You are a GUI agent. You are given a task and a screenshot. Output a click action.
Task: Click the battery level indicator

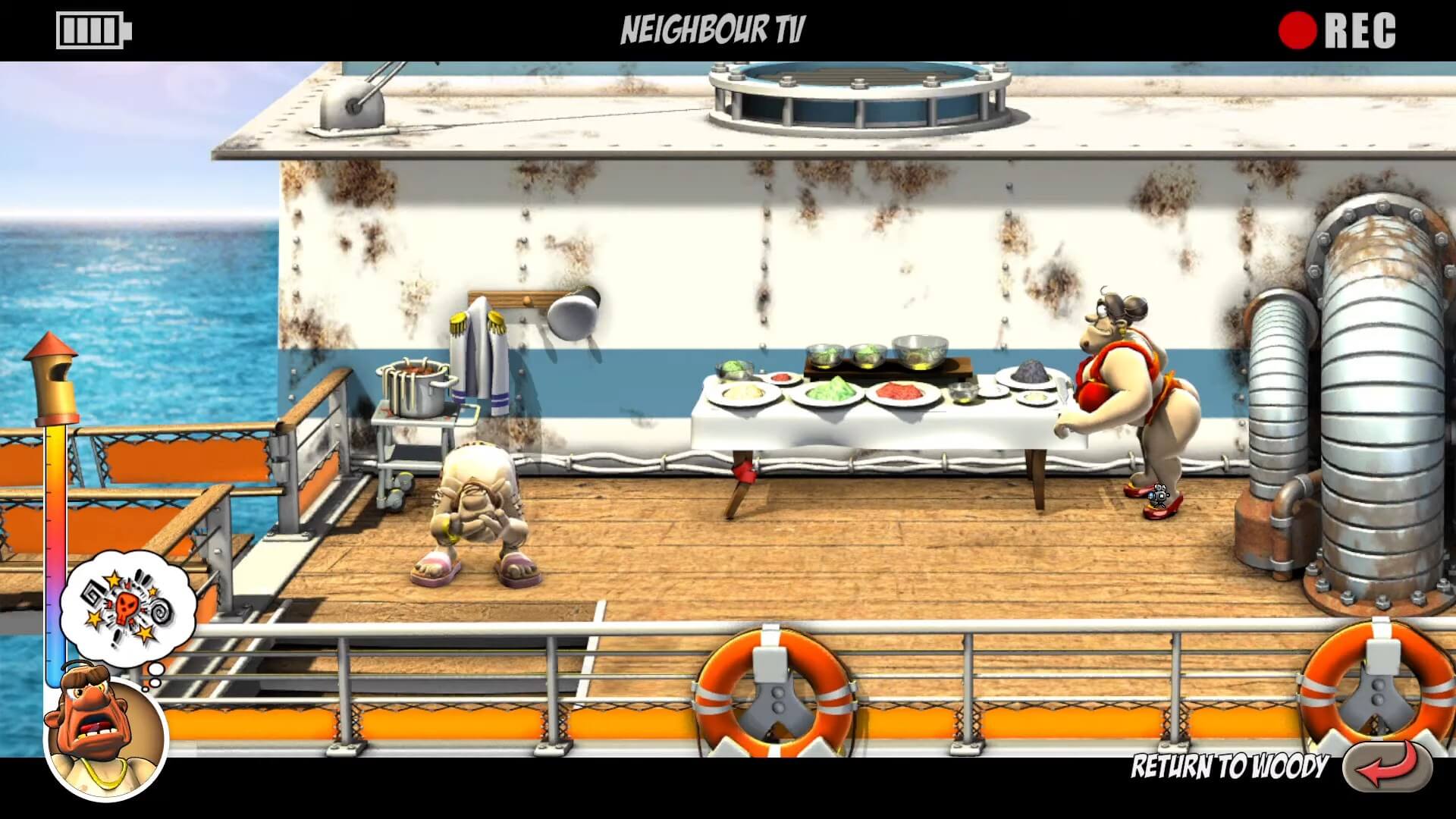[x=91, y=30]
